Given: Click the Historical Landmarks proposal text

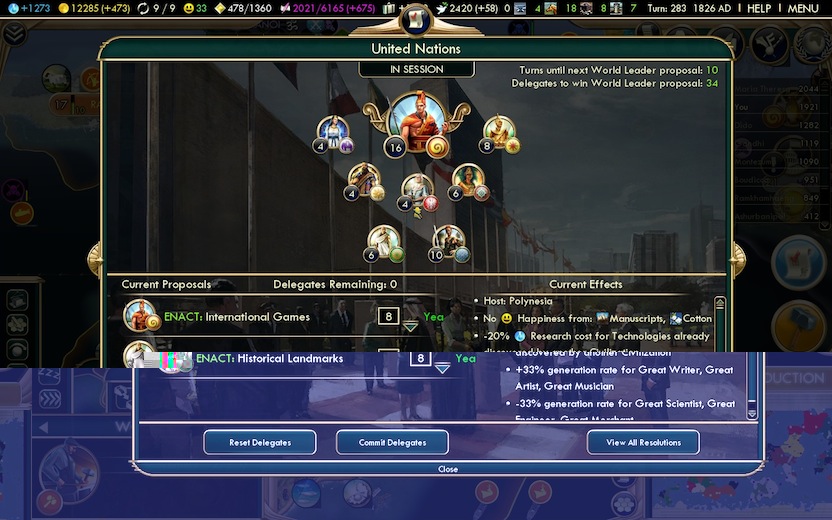Looking at the screenshot, I should pos(269,358).
